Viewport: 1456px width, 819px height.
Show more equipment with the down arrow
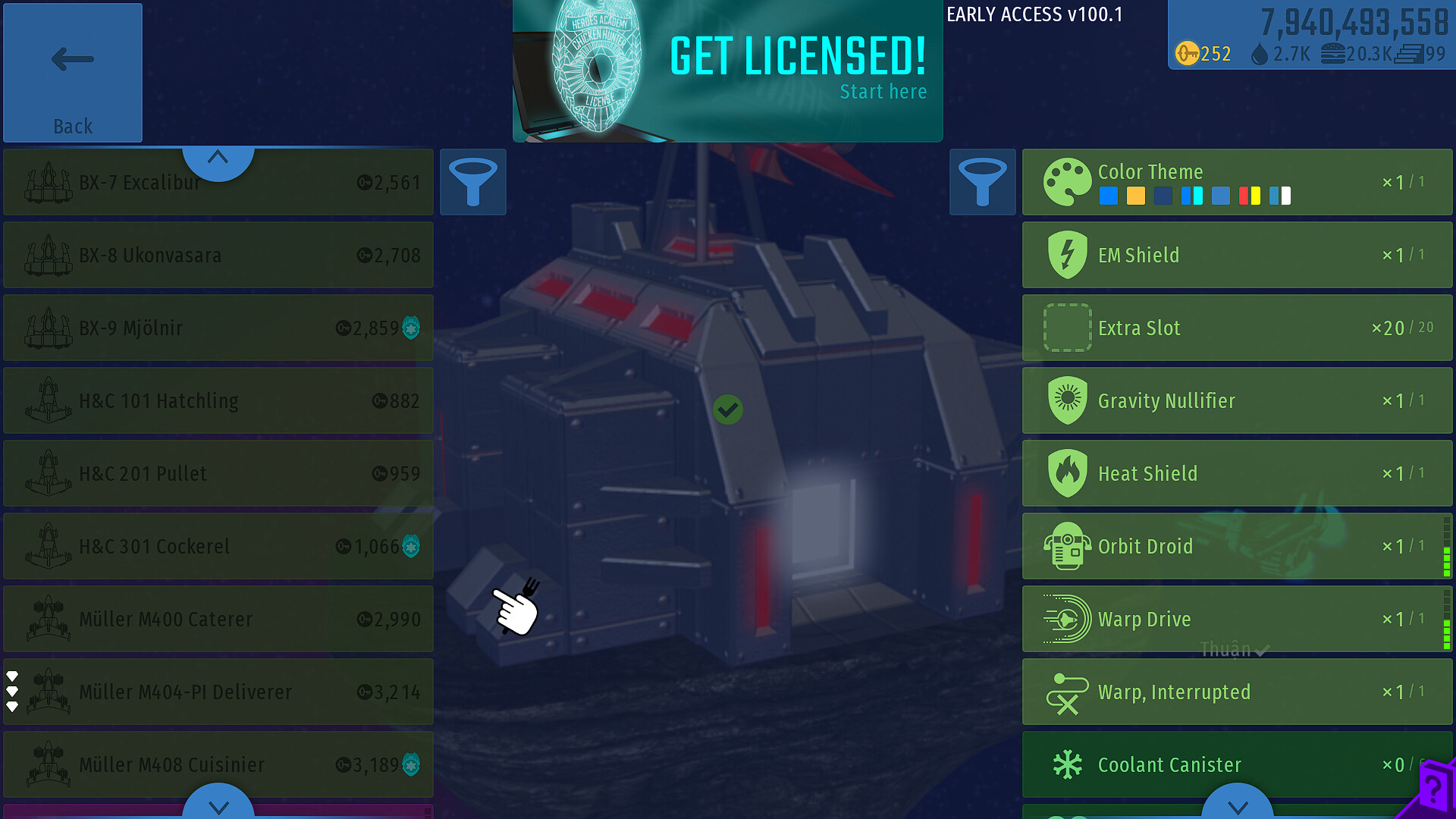(x=1237, y=805)
